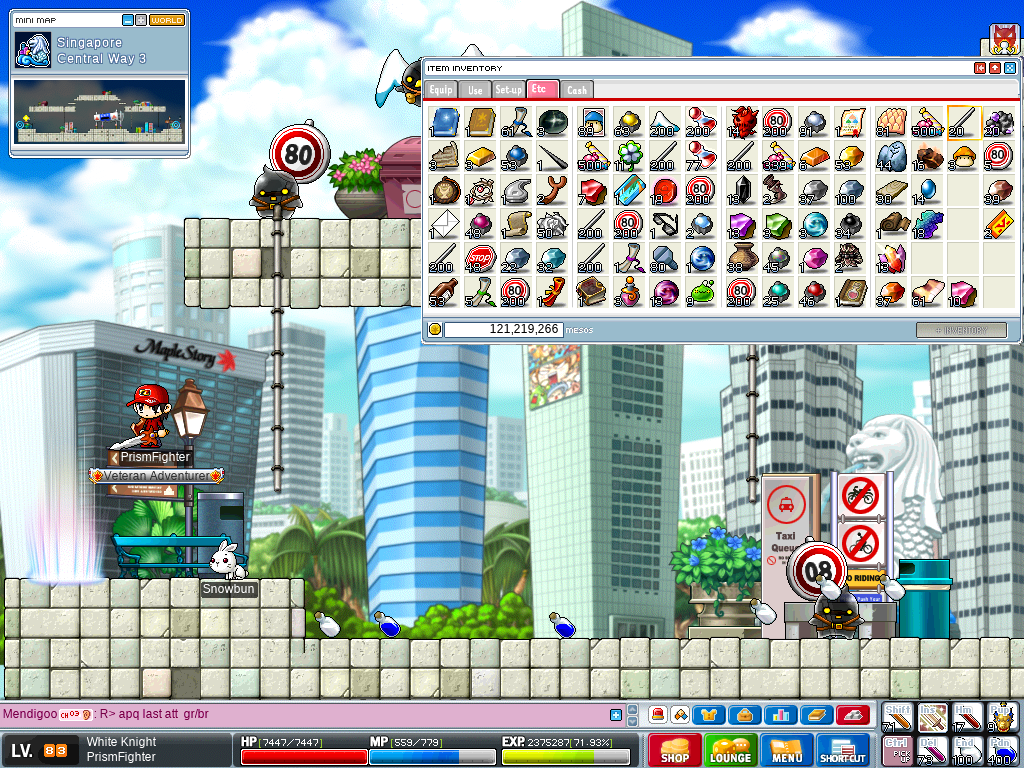1024x768 pixels.
Task: Open the World map from minimap
Action: pos(167,20)
